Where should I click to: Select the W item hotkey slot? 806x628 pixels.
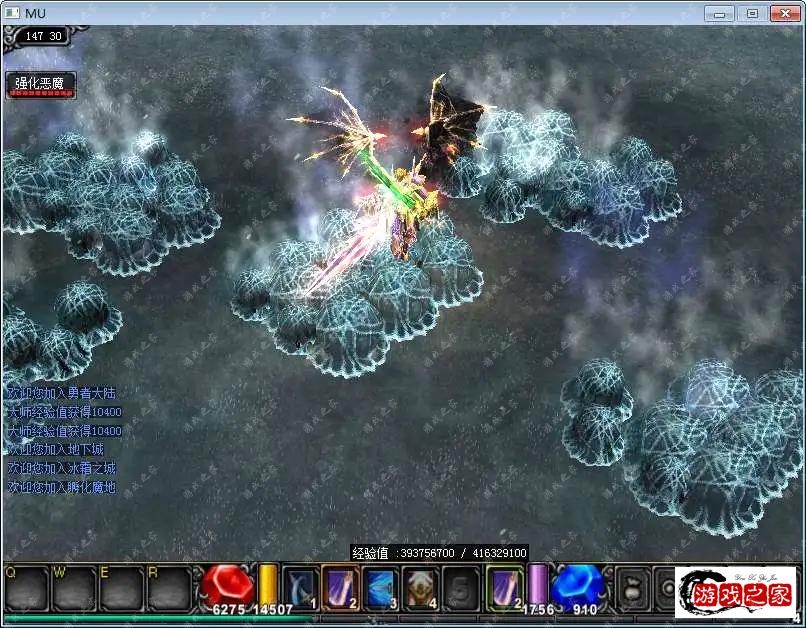73,588
